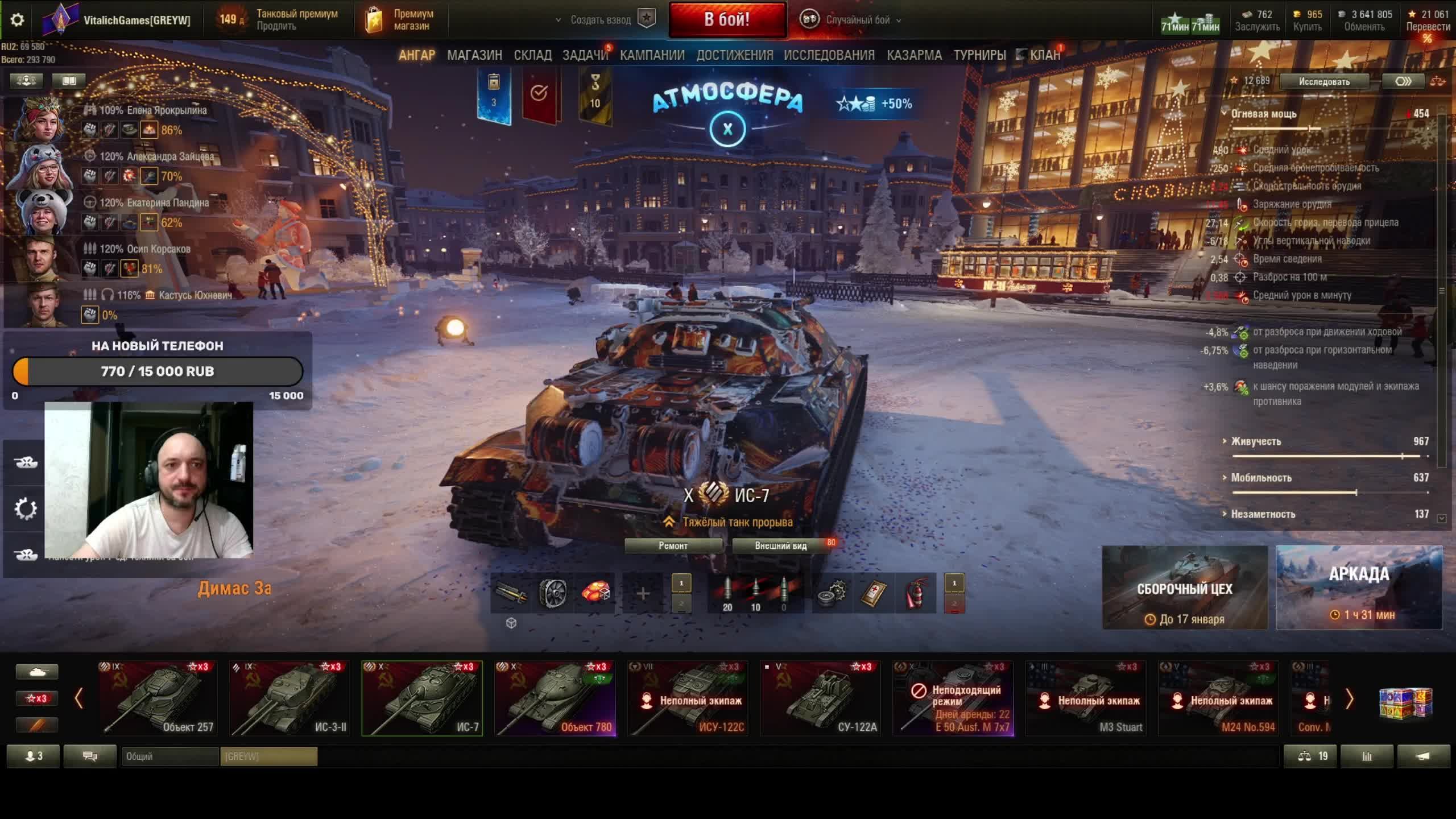Open the settings gear menu
The width and height of the screenshot is (1456, 819).
(x=17, y=20)
